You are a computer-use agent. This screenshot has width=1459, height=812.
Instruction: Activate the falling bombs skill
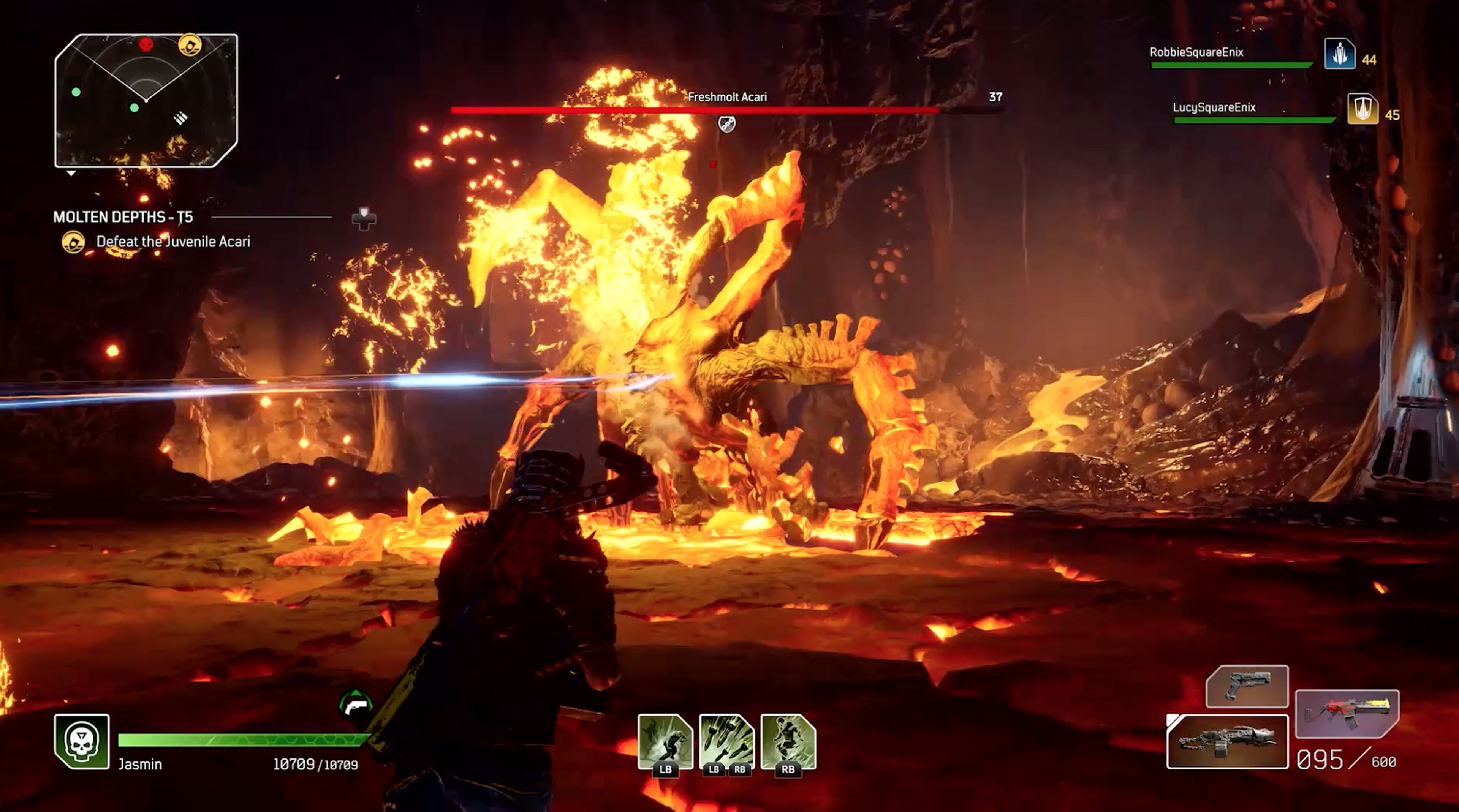[x=727, y=742]
